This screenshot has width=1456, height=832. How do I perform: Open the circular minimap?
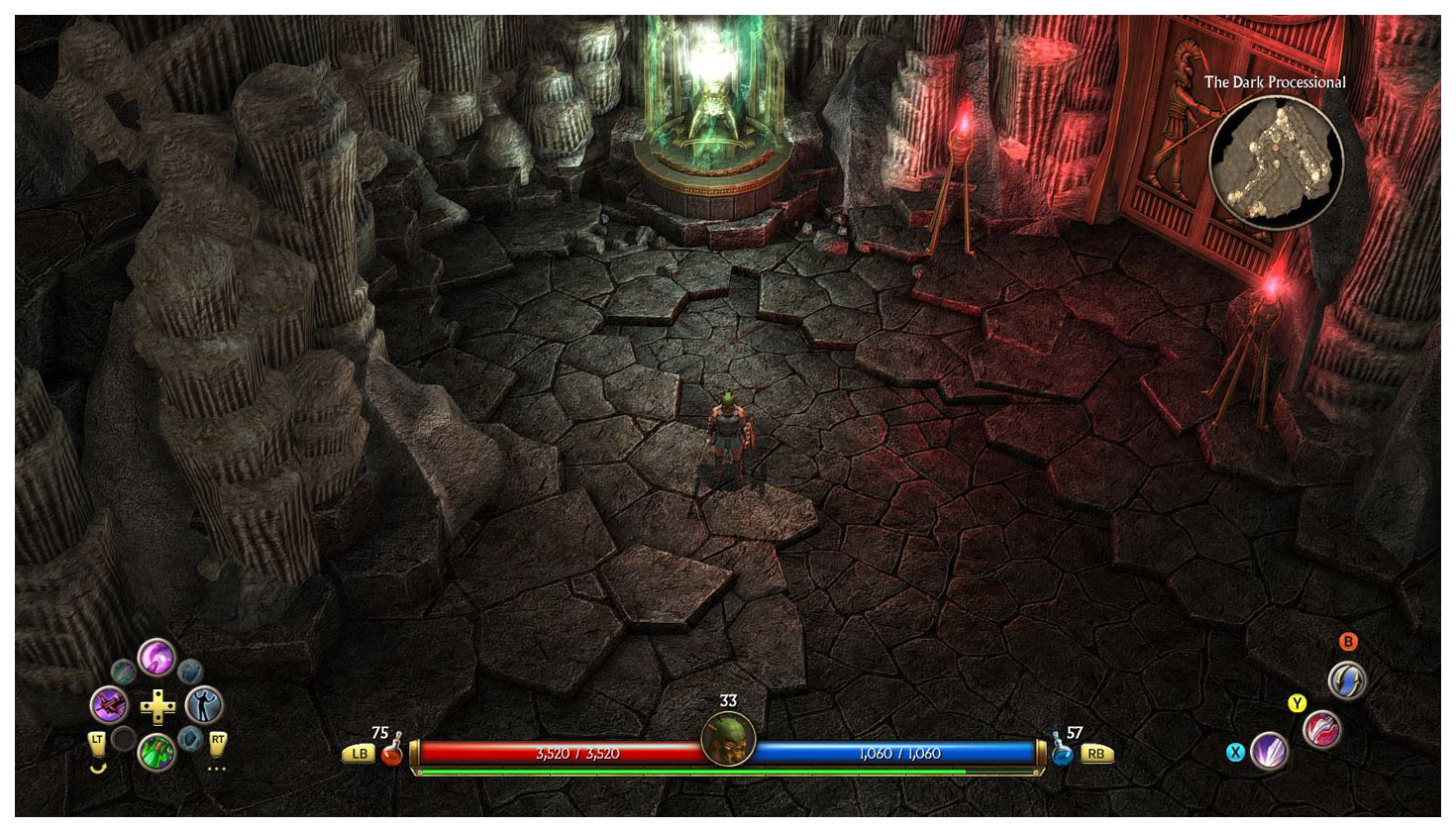(1276, 163)
